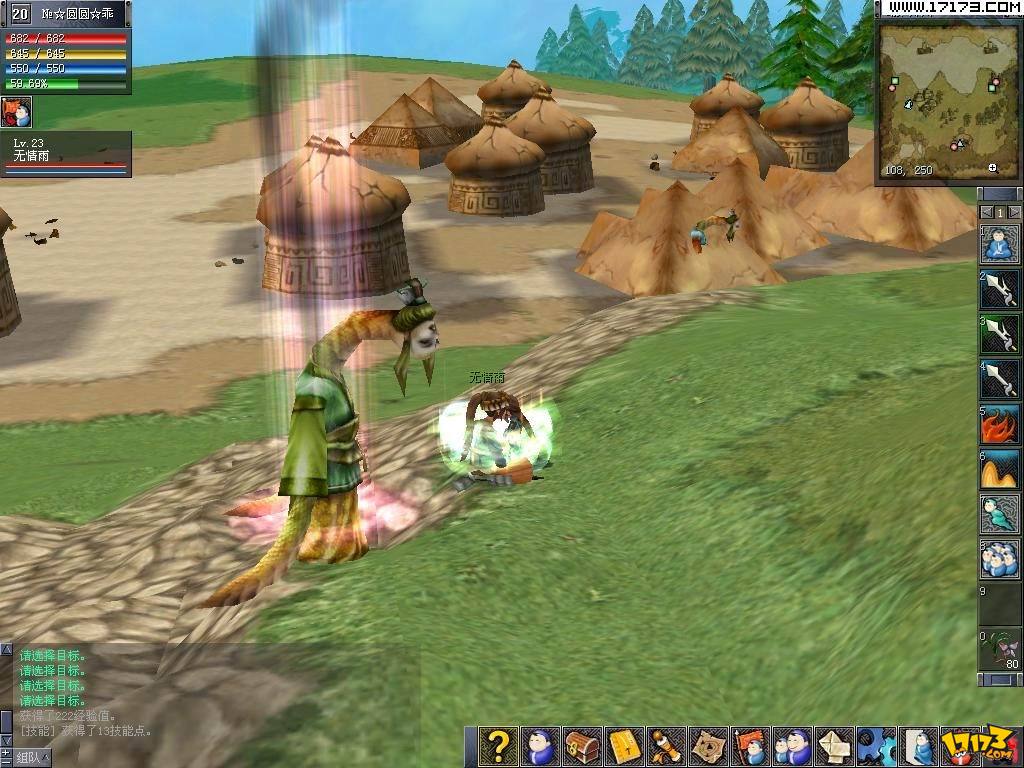Use the crowd of figures skill in slot 8
This screenshot has height=768, width=1024.
[x=1000, y=559]
